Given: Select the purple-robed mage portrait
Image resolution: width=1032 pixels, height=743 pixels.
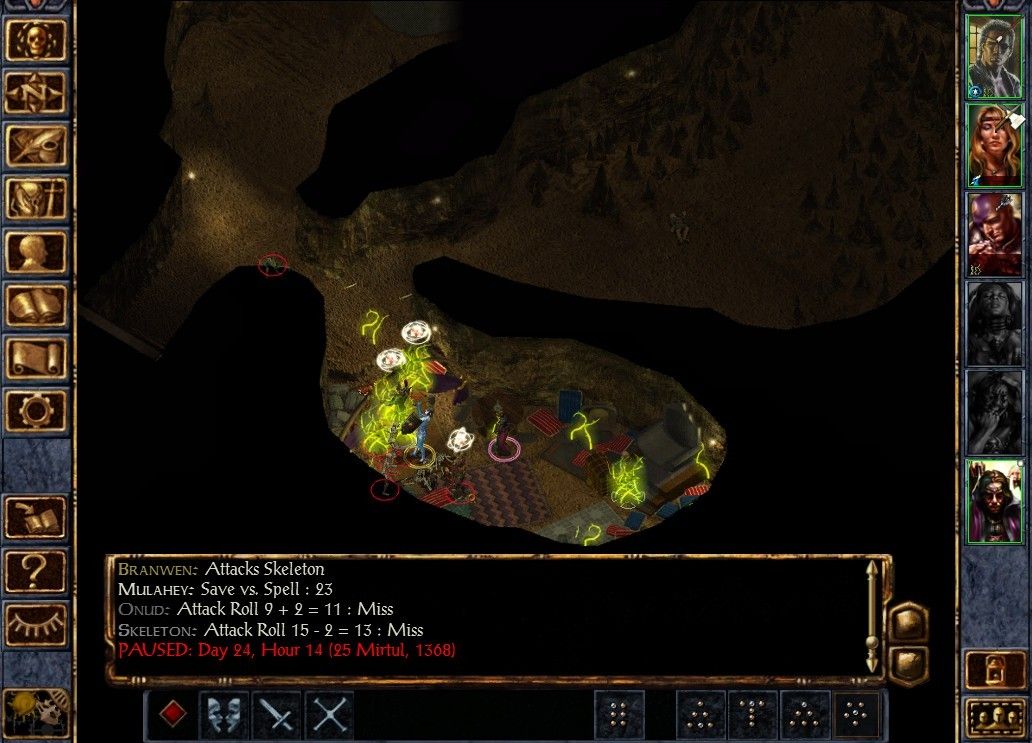Looking at the screenshot, I should 993,501.
